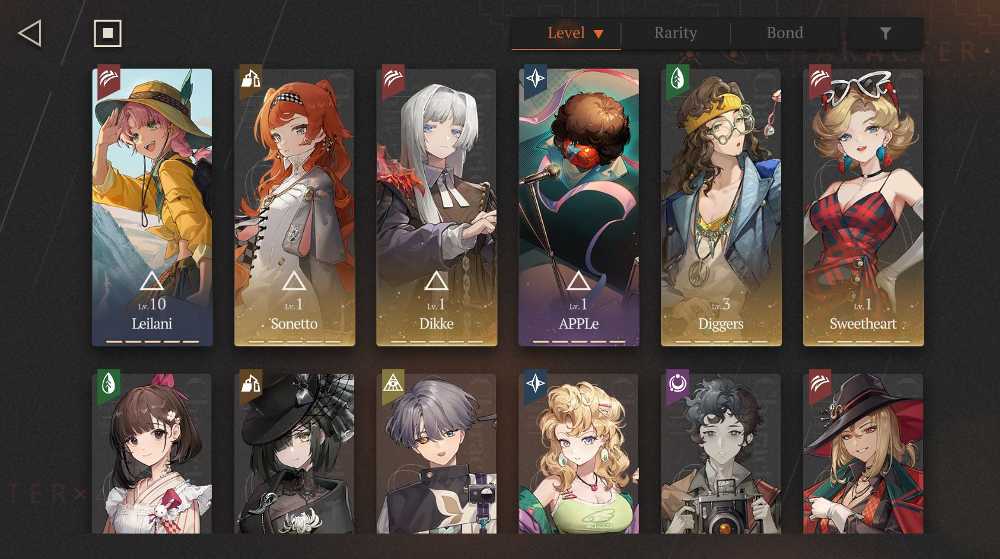Select the brown-haired girl with pink bow card
This screenshot has height=559, width=1000.
click(x=152, y=453)
